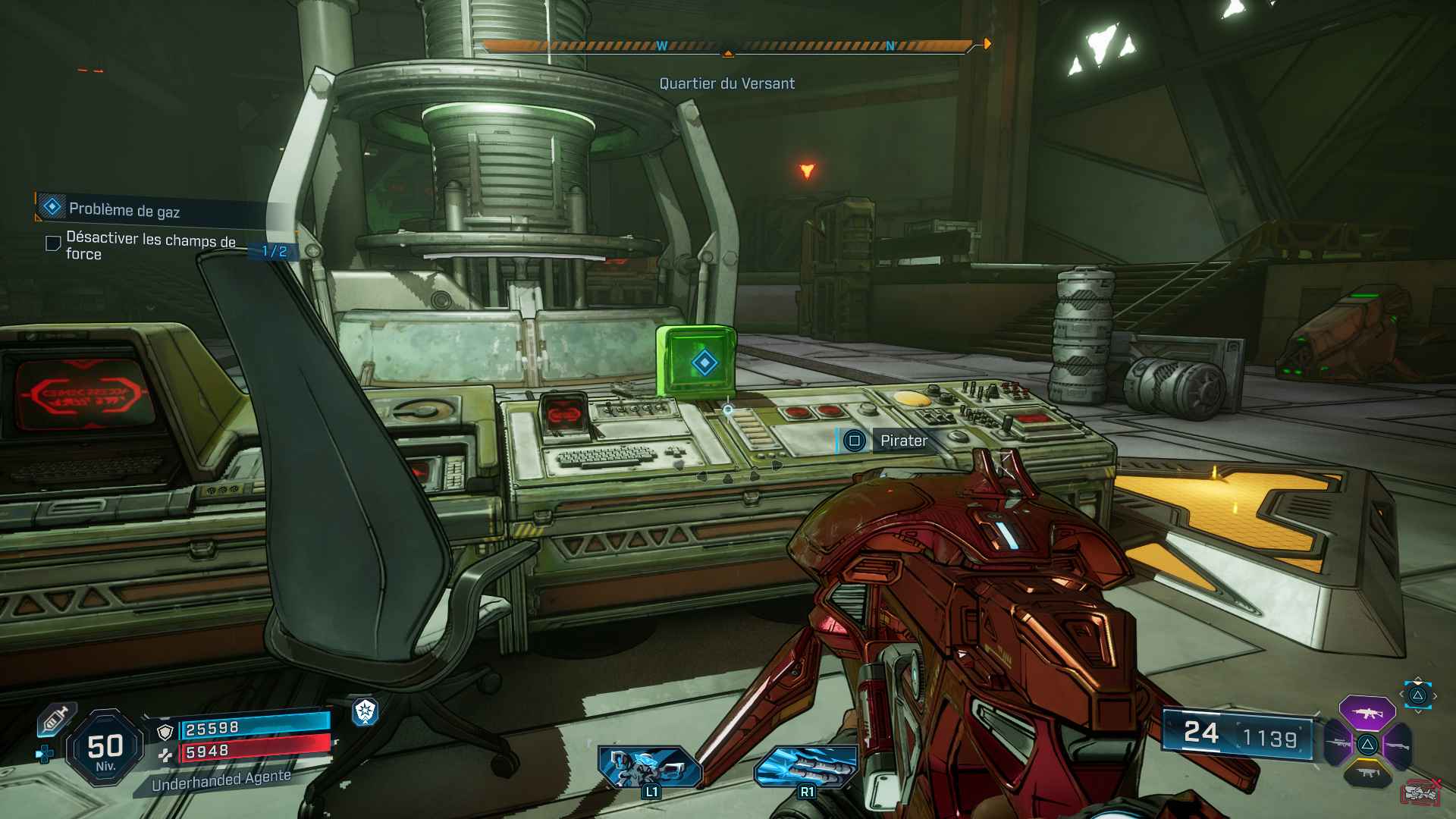Check the Désactiver les champs de force objective
The image size is (1456, 819).
[x=52, y=242]
